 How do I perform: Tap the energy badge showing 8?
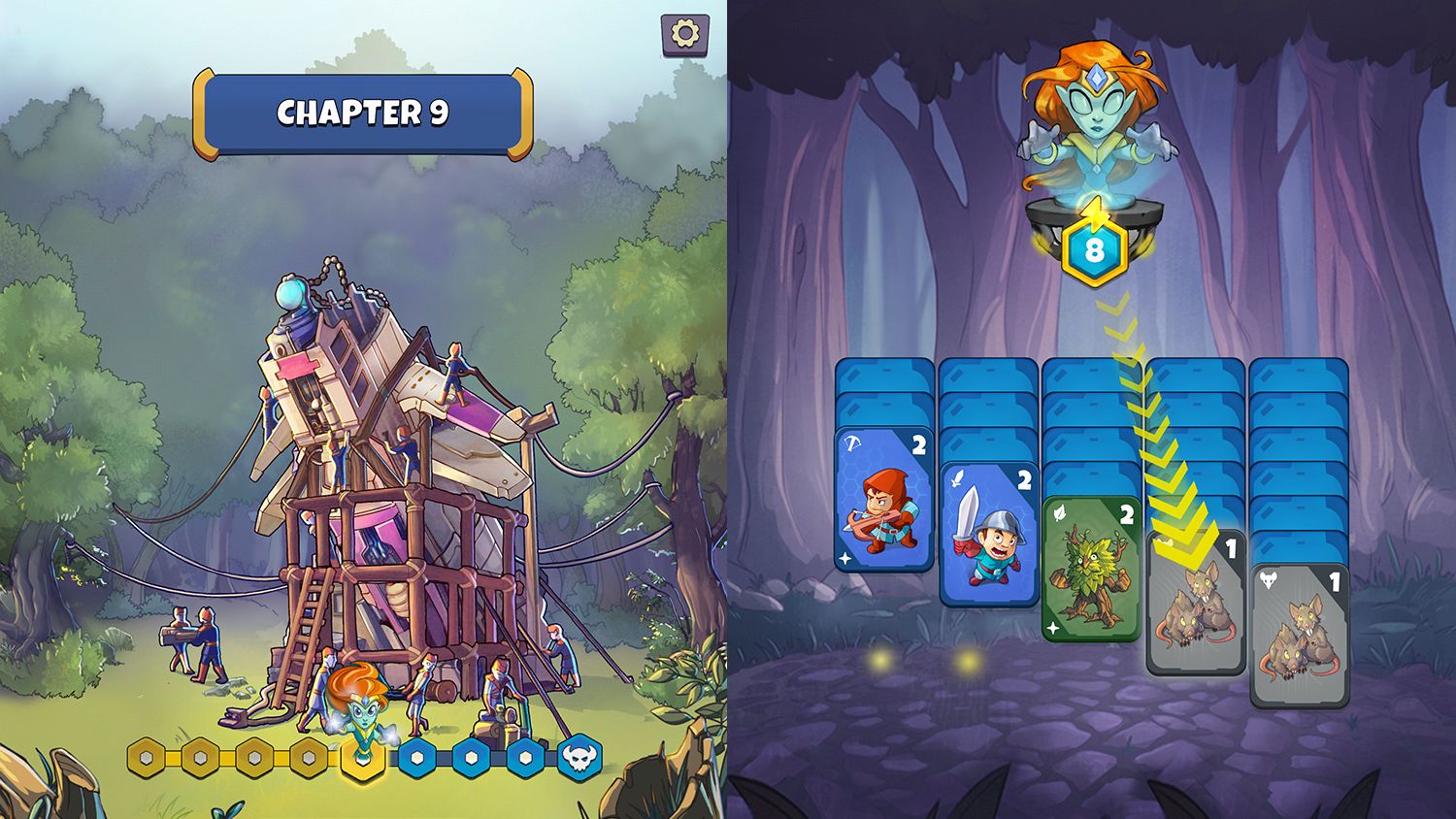1098,250
